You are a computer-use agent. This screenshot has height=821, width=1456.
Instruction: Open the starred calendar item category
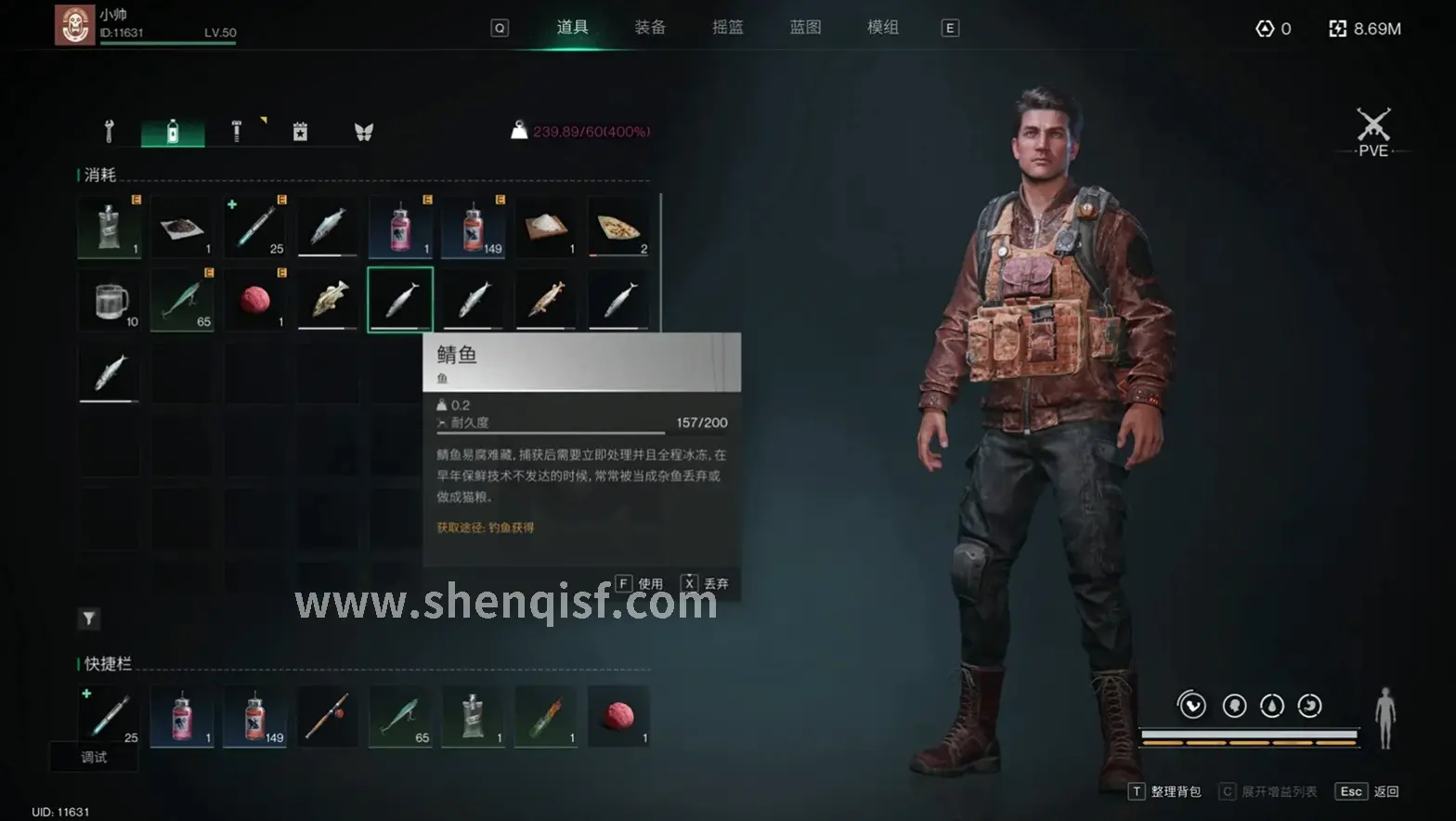click(x=300, y=132)
